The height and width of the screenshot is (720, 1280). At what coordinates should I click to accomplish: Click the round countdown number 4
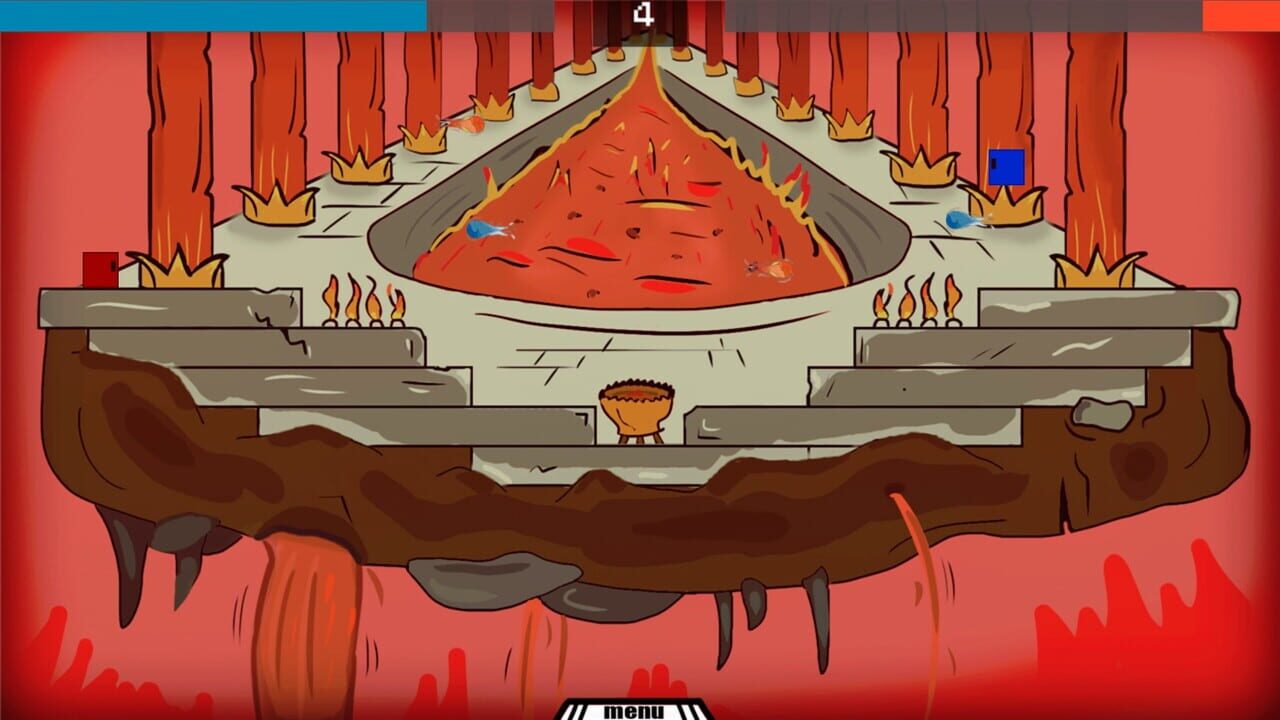coord(645,14)
